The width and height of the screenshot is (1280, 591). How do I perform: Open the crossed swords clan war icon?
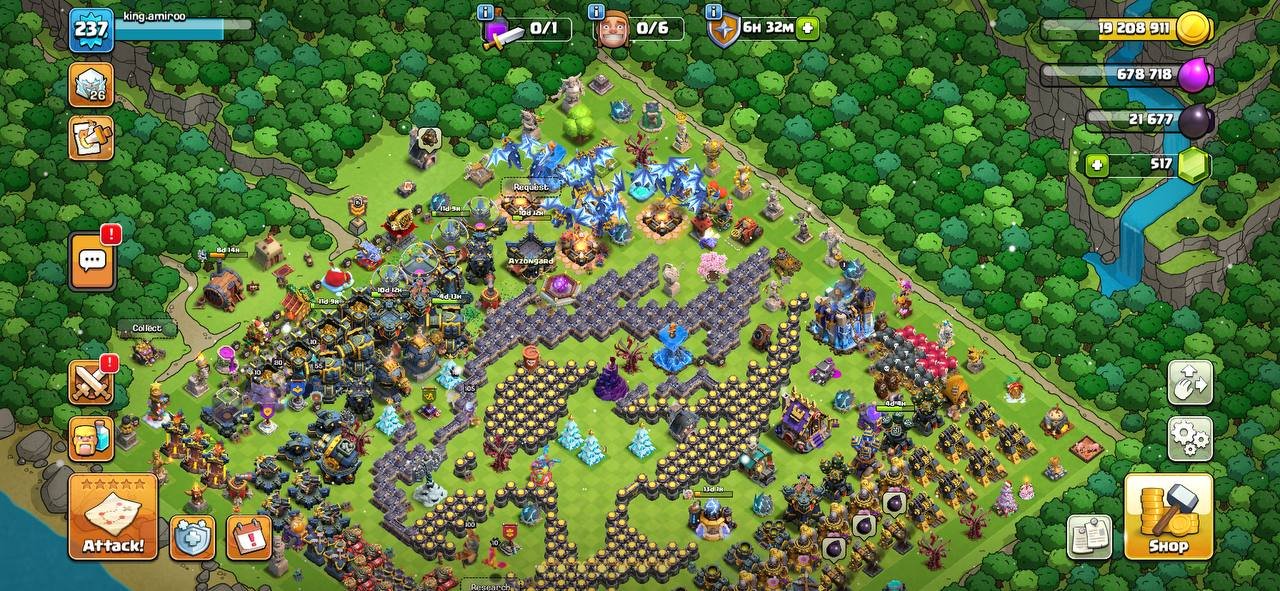[91, 382]
